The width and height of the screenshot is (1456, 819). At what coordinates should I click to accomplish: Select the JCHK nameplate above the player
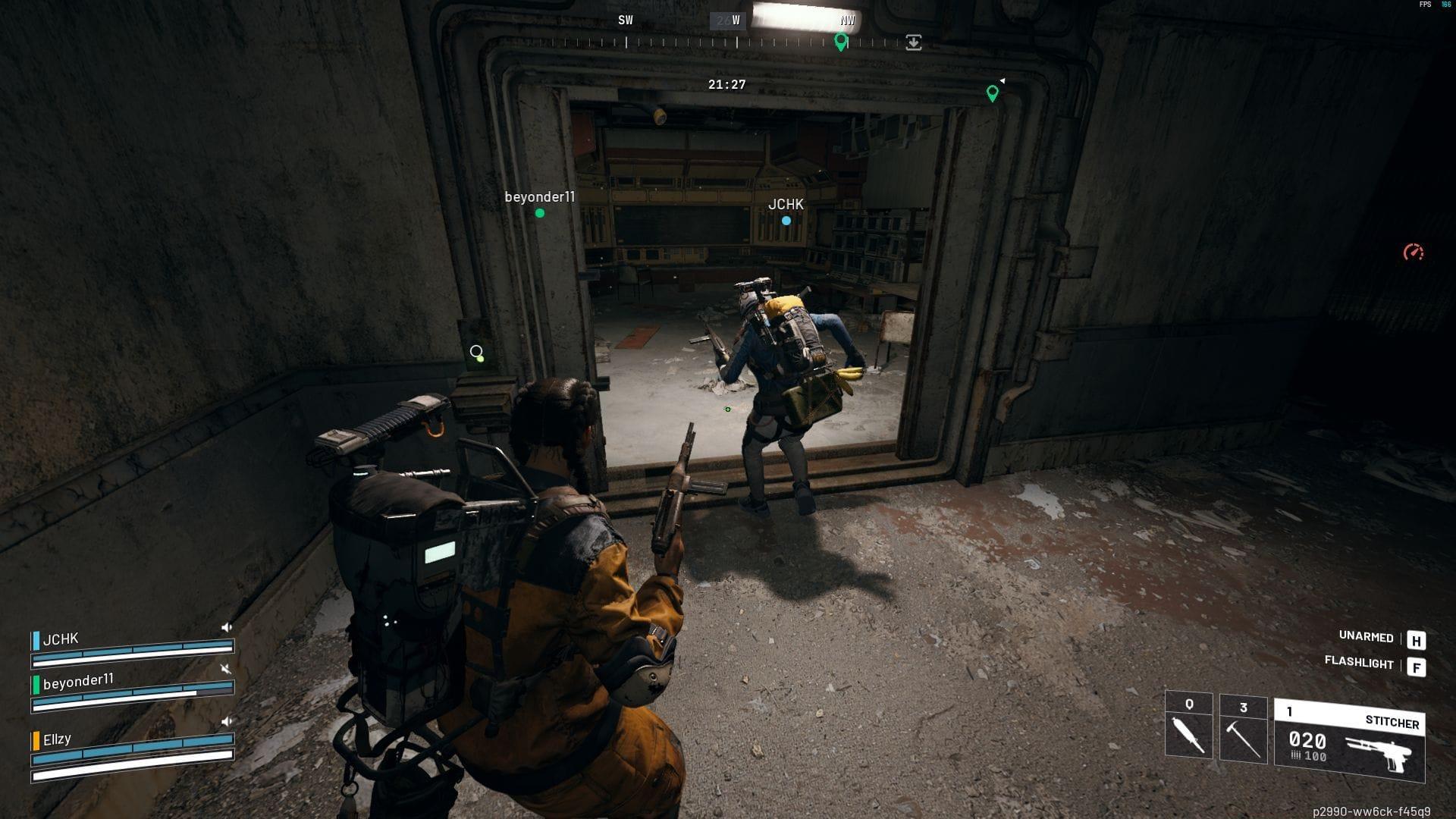786,203
